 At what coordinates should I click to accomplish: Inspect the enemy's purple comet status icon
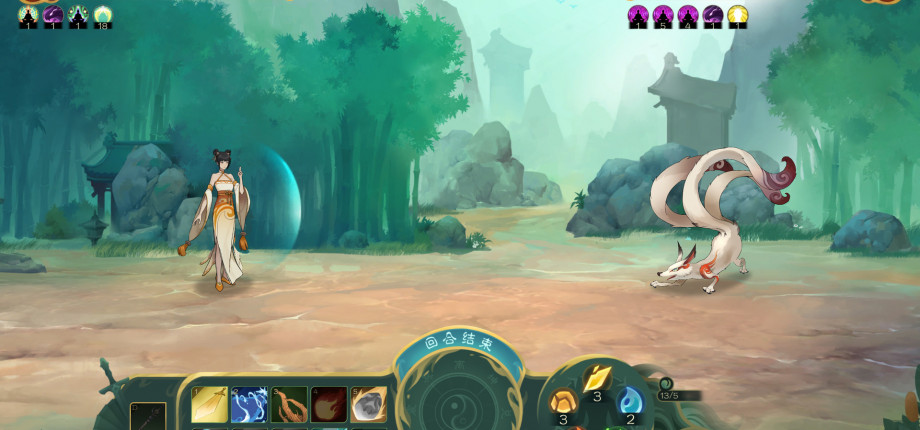(x=713, y=15)
